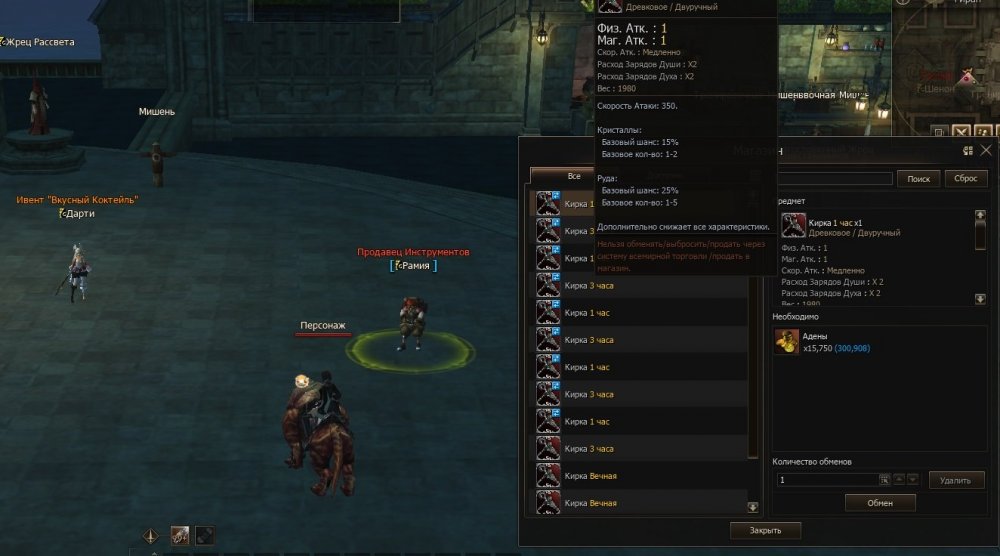The height and width of the screenshot is (556, 1000).
Task: Reset the filter with the Сброс button
Action: point(965,178)
